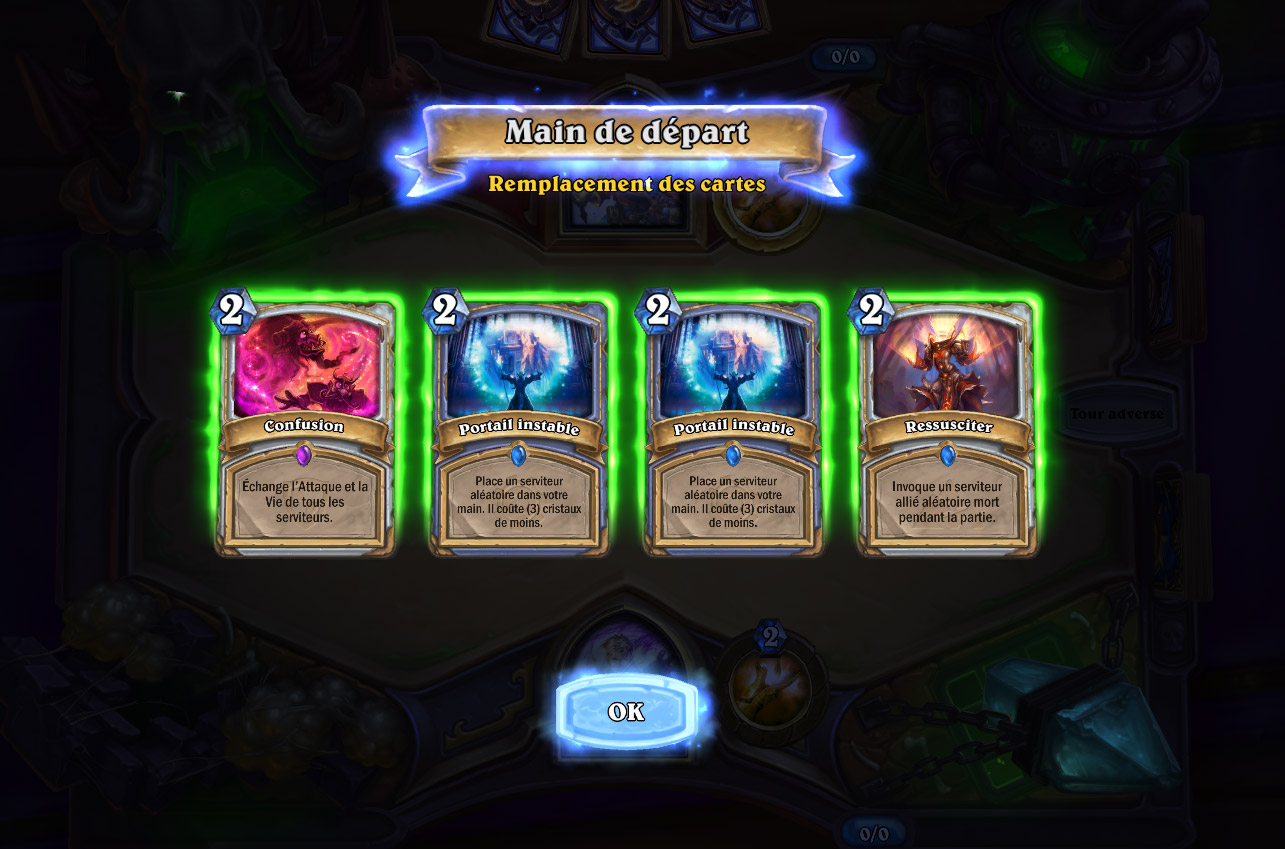
Task: Confirm the starting hand with OK
Action: 626,712
